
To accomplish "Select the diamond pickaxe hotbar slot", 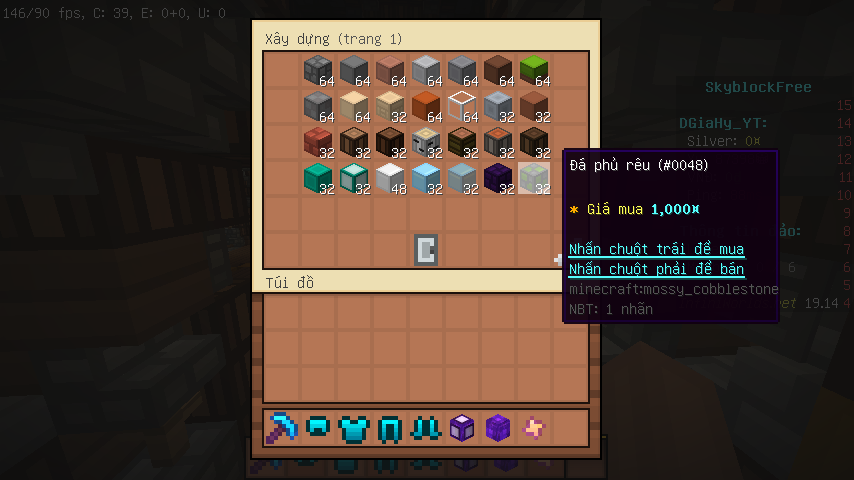I will (282, 428).
